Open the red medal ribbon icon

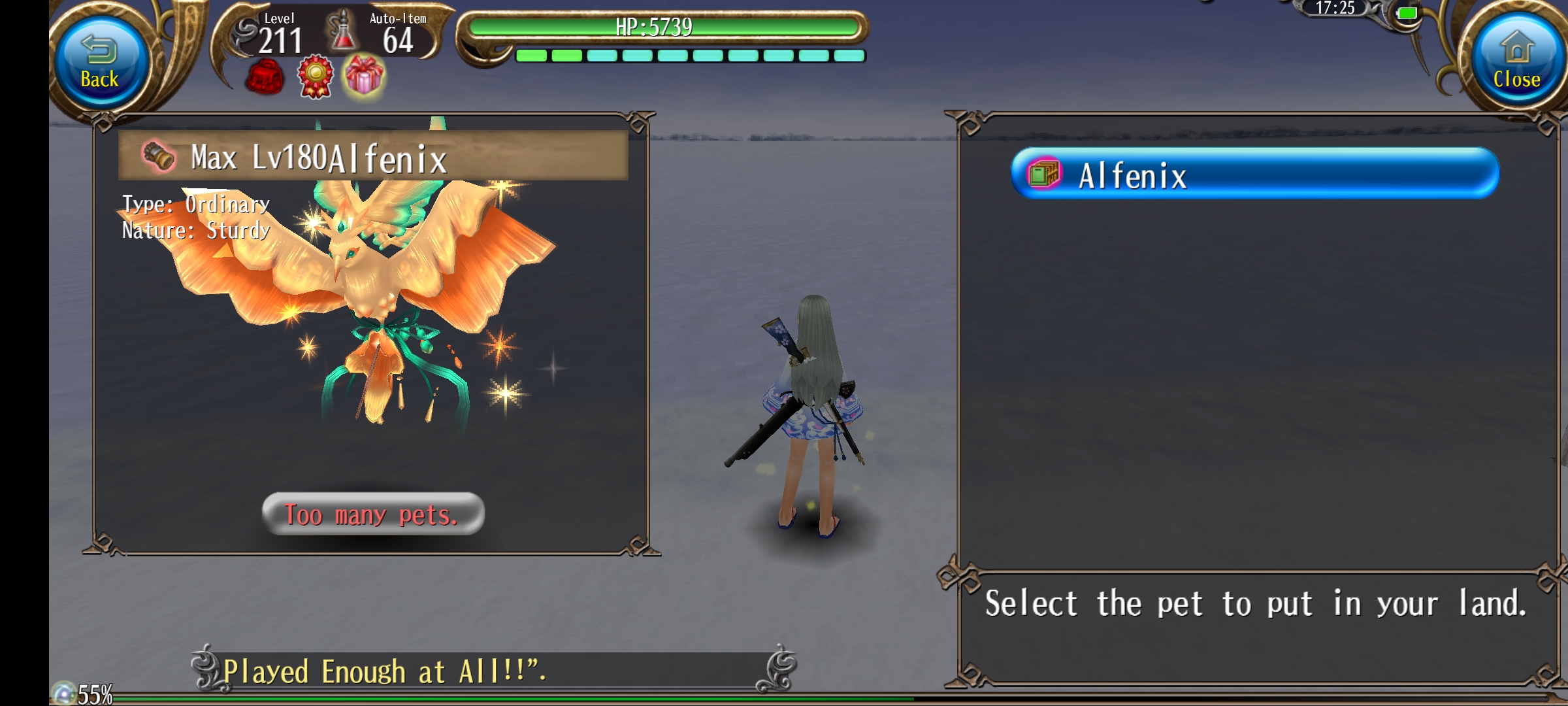[x=316, y=77]
